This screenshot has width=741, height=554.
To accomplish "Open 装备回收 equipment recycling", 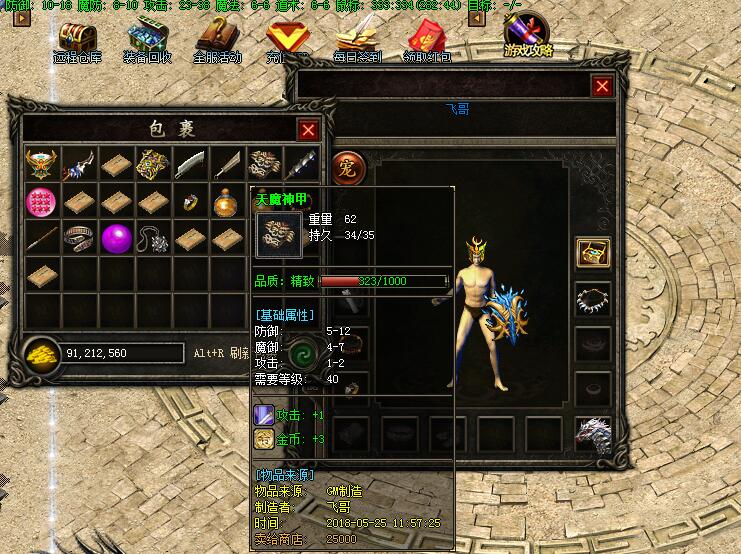I will coord(147,41).
